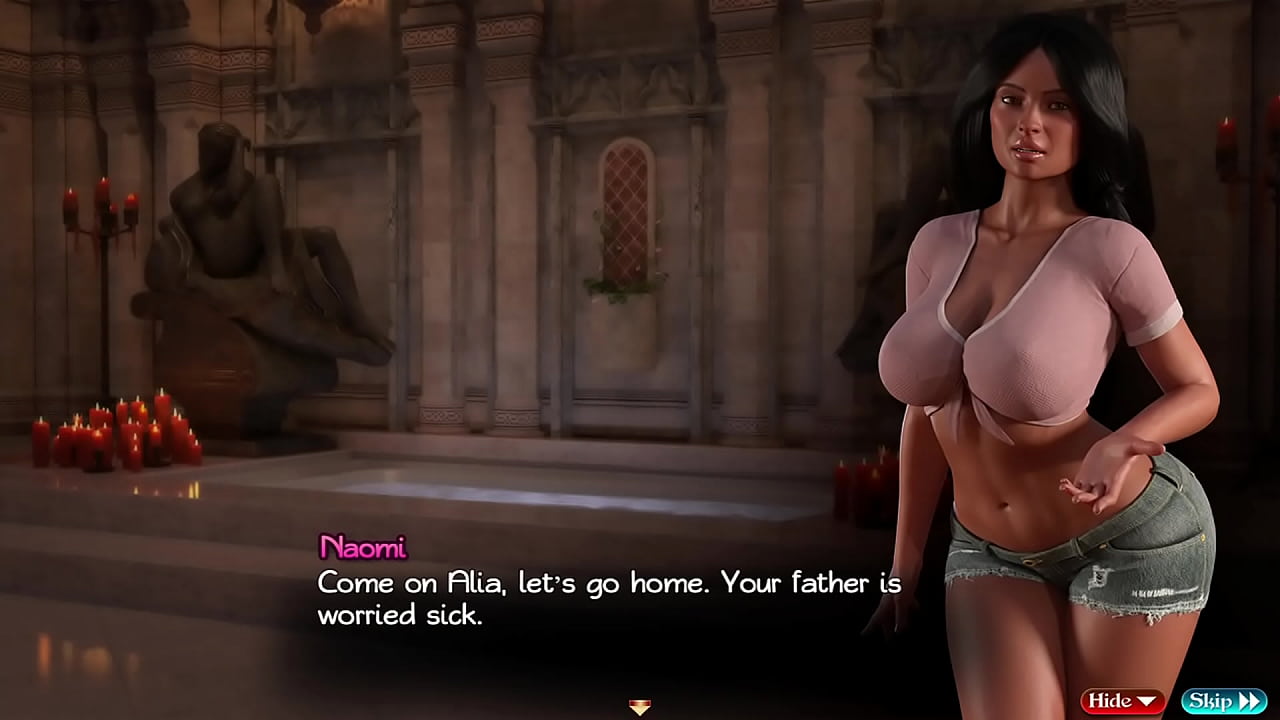
Task: Click the red Hide control capsule
Action: [x=1122, y=700]
